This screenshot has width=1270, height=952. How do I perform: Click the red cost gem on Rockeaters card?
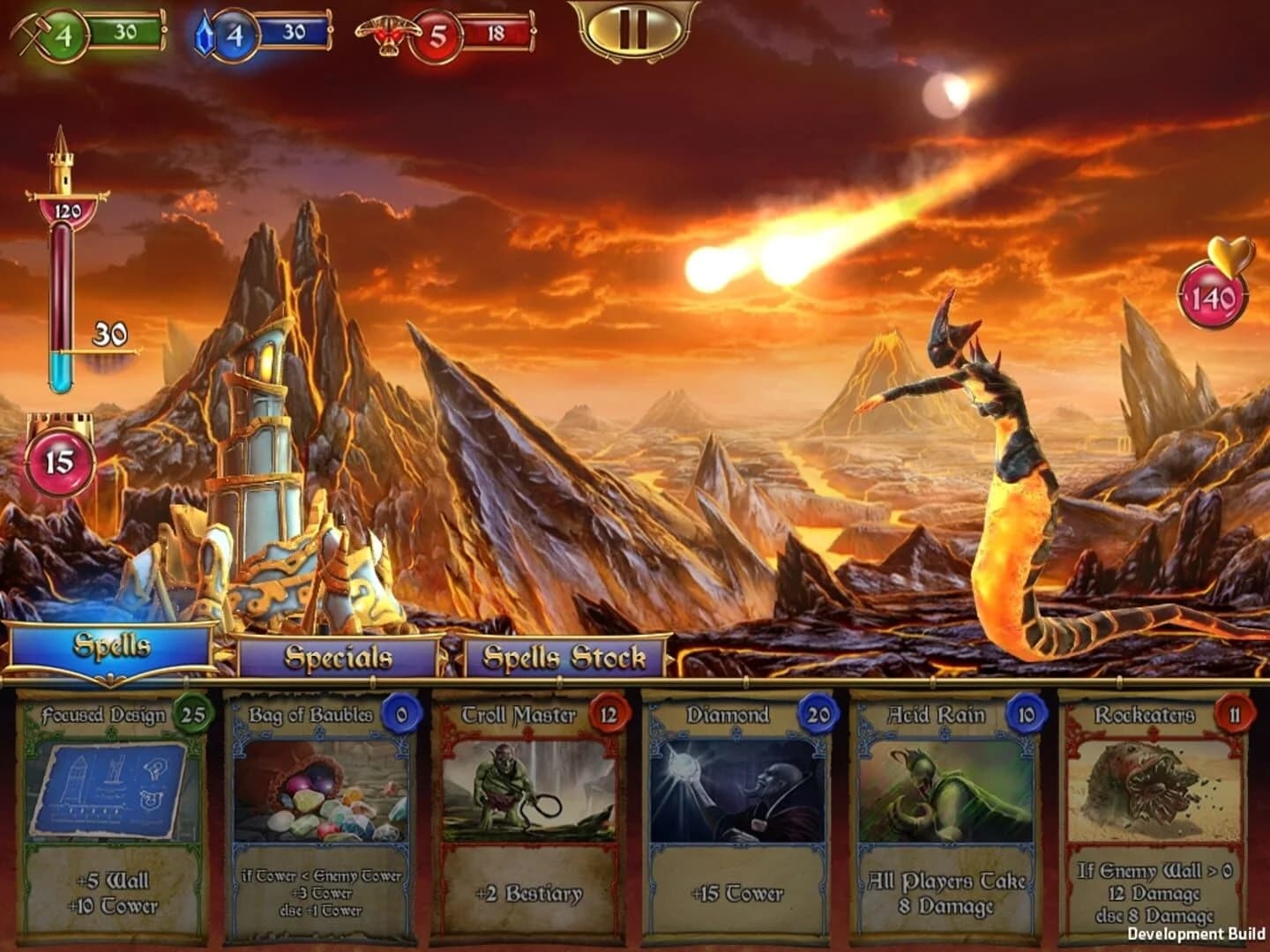coord(1235,716)
